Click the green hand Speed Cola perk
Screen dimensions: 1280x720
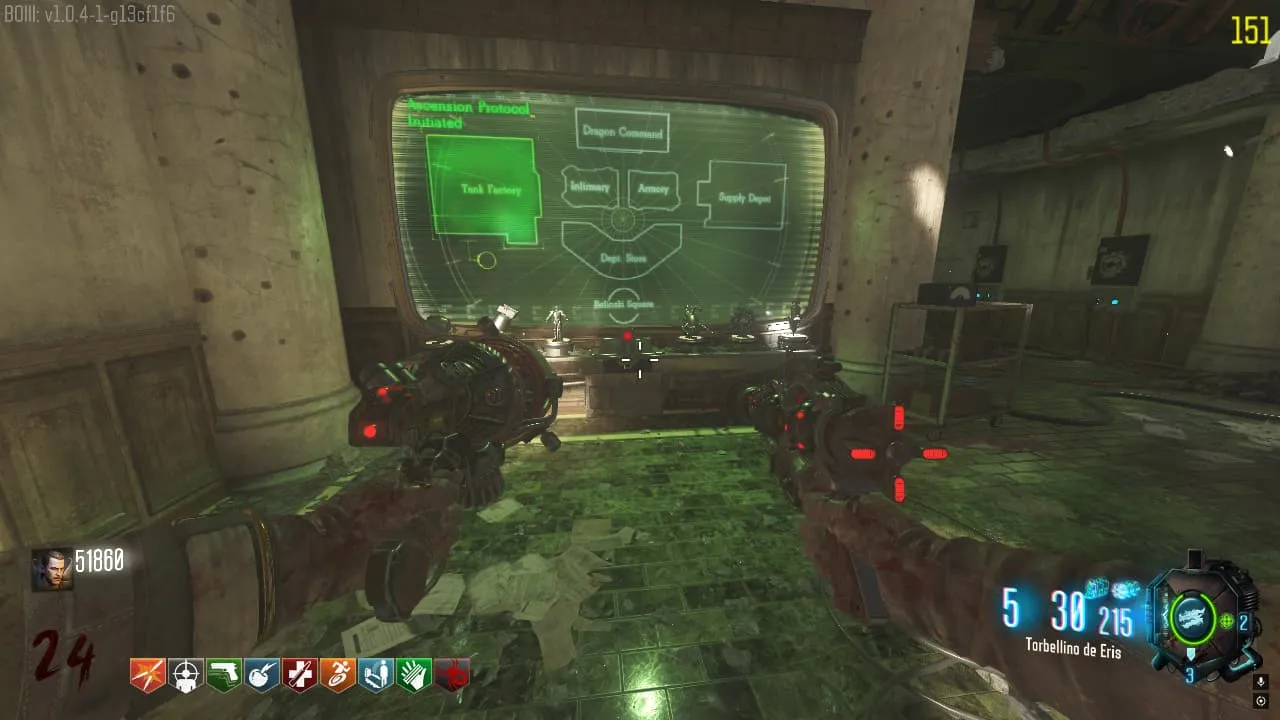coord(414,675)
